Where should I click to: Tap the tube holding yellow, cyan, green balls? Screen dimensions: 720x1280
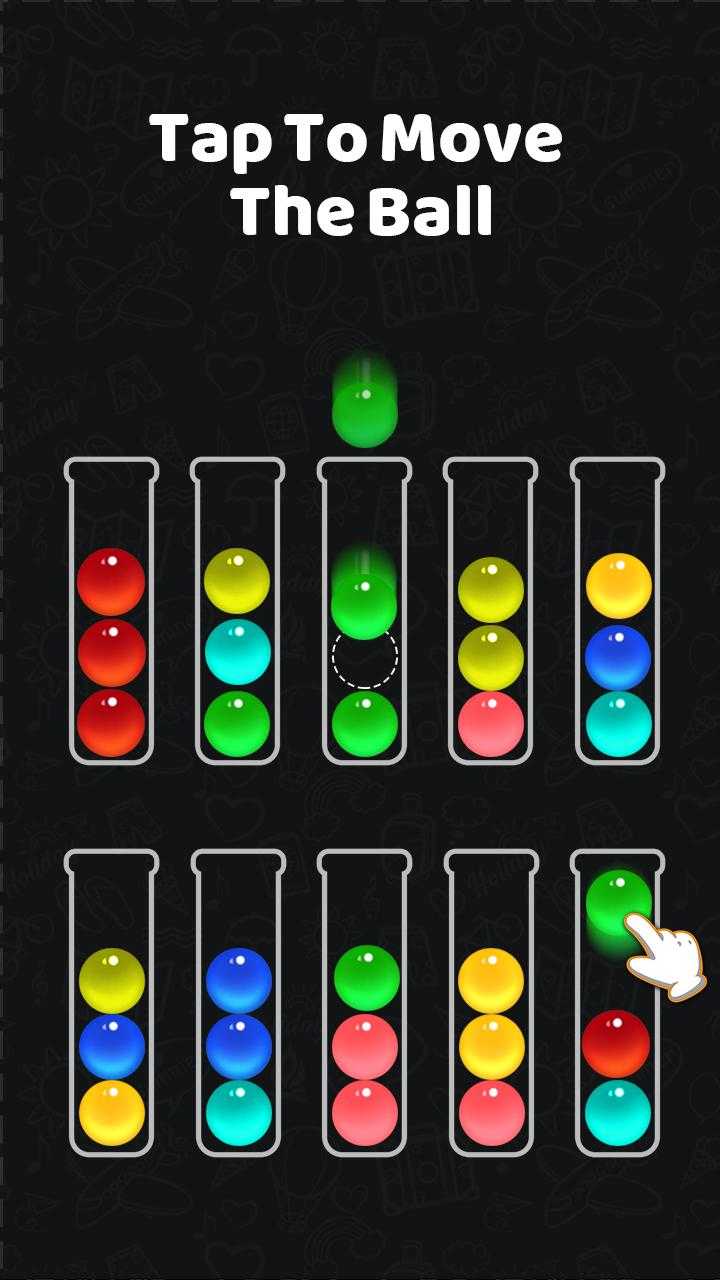coord(237,612)
